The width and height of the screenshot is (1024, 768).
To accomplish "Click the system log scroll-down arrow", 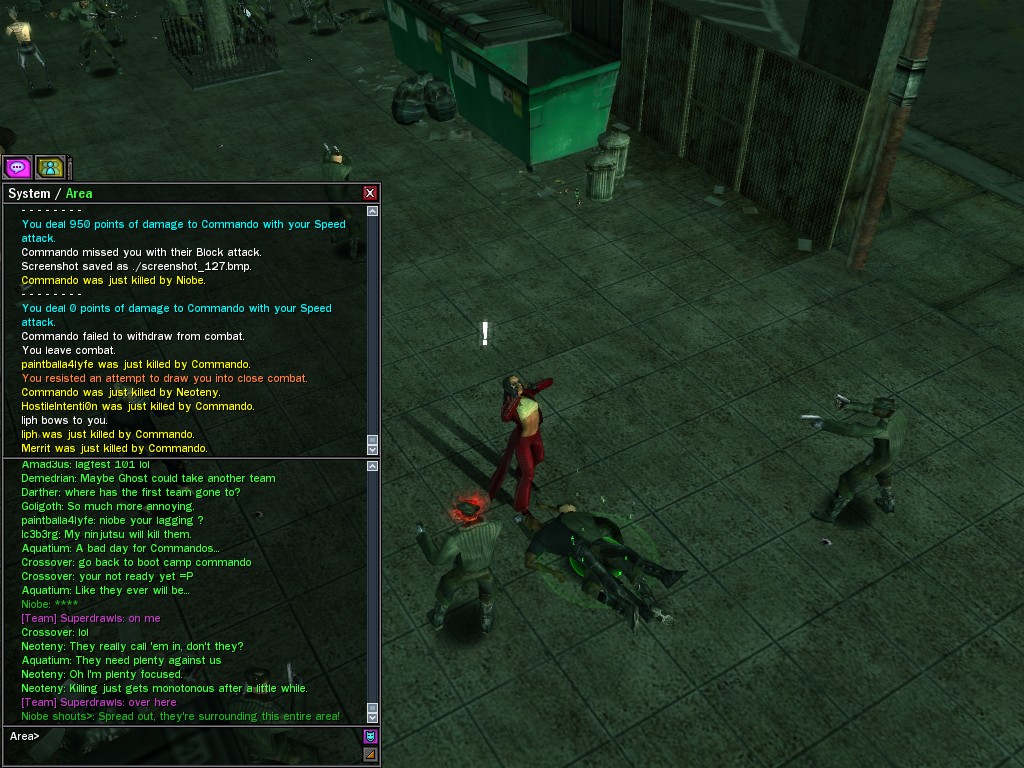I will click(x=373, y=447).
